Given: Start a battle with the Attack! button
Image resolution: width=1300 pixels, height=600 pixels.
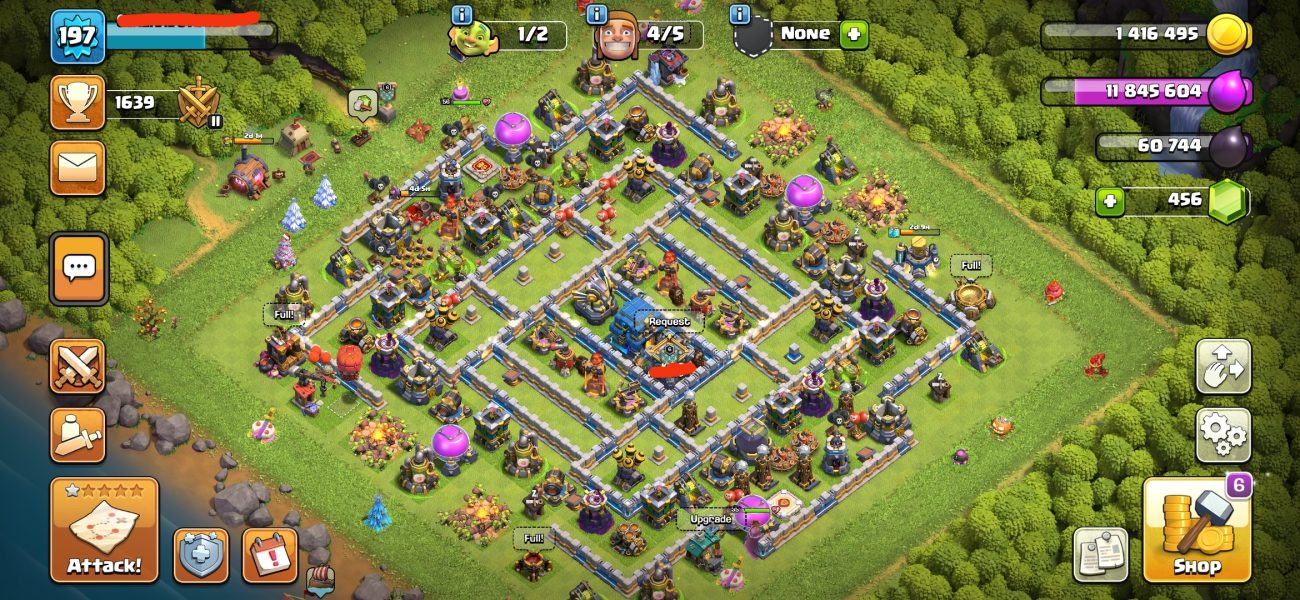Looking at the screenshot, I should (104, 530).
